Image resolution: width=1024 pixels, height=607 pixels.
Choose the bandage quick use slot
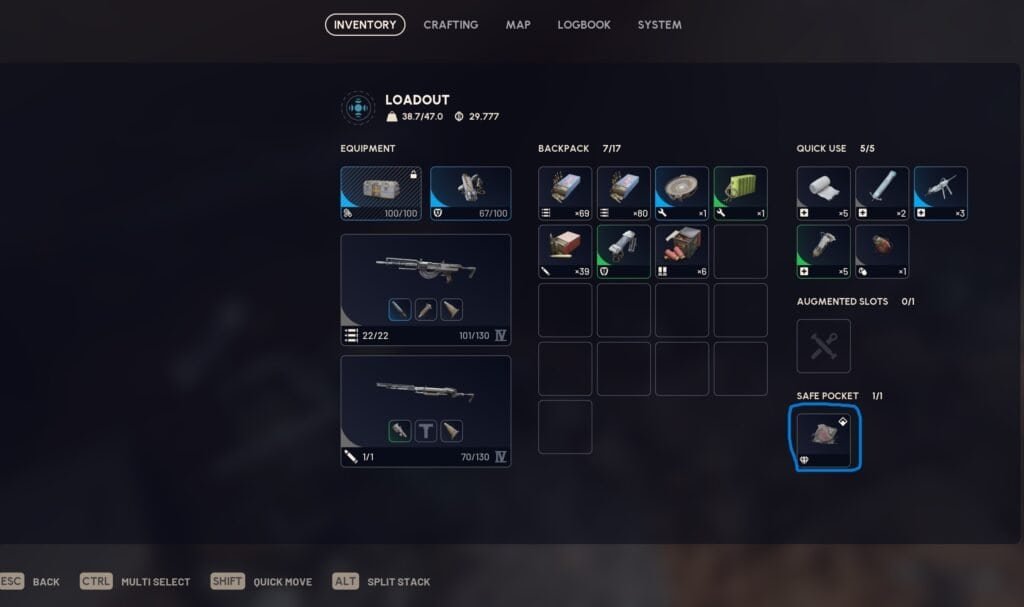pos(824,193)
